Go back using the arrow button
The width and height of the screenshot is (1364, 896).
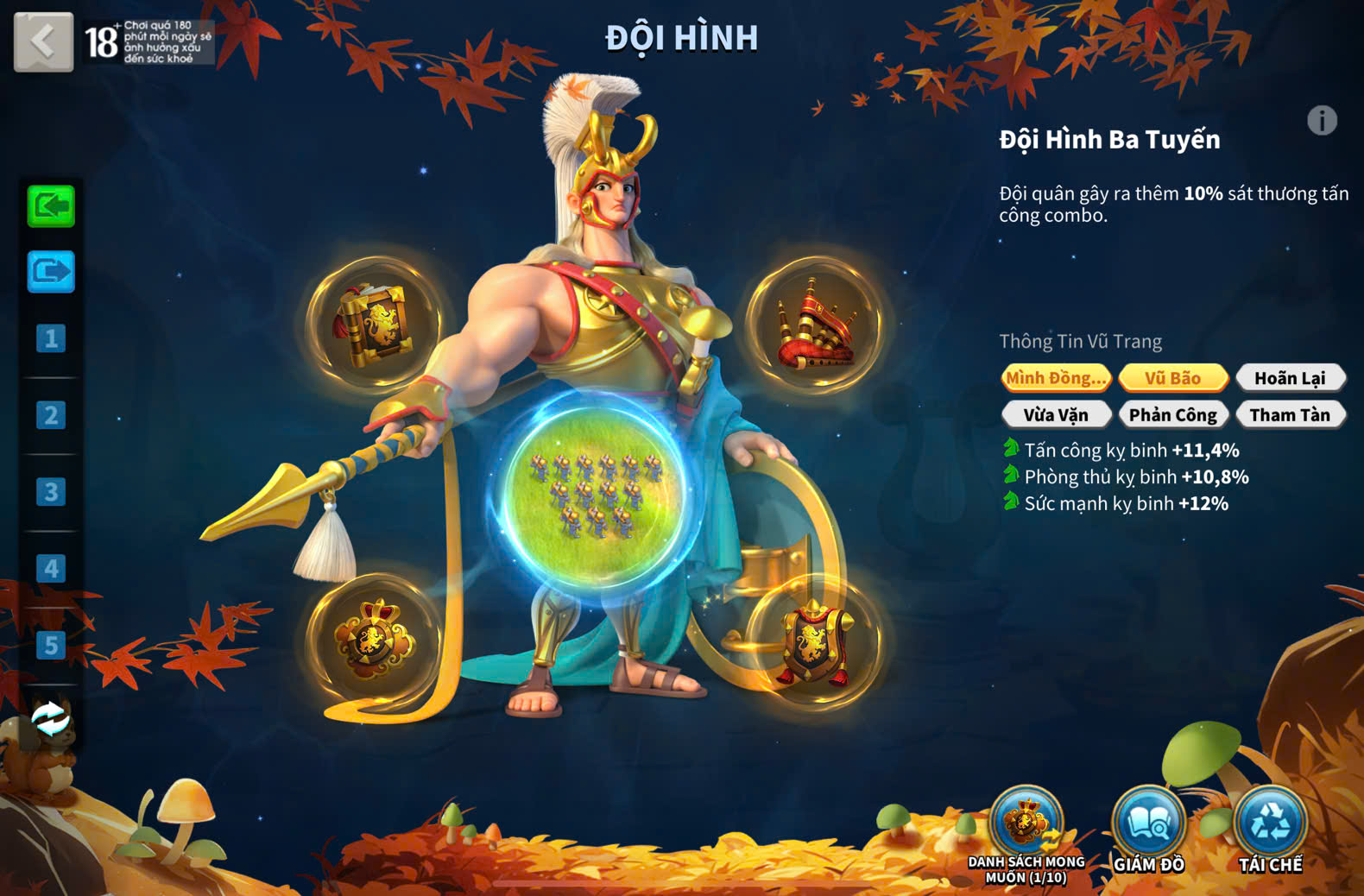[43, 41]
